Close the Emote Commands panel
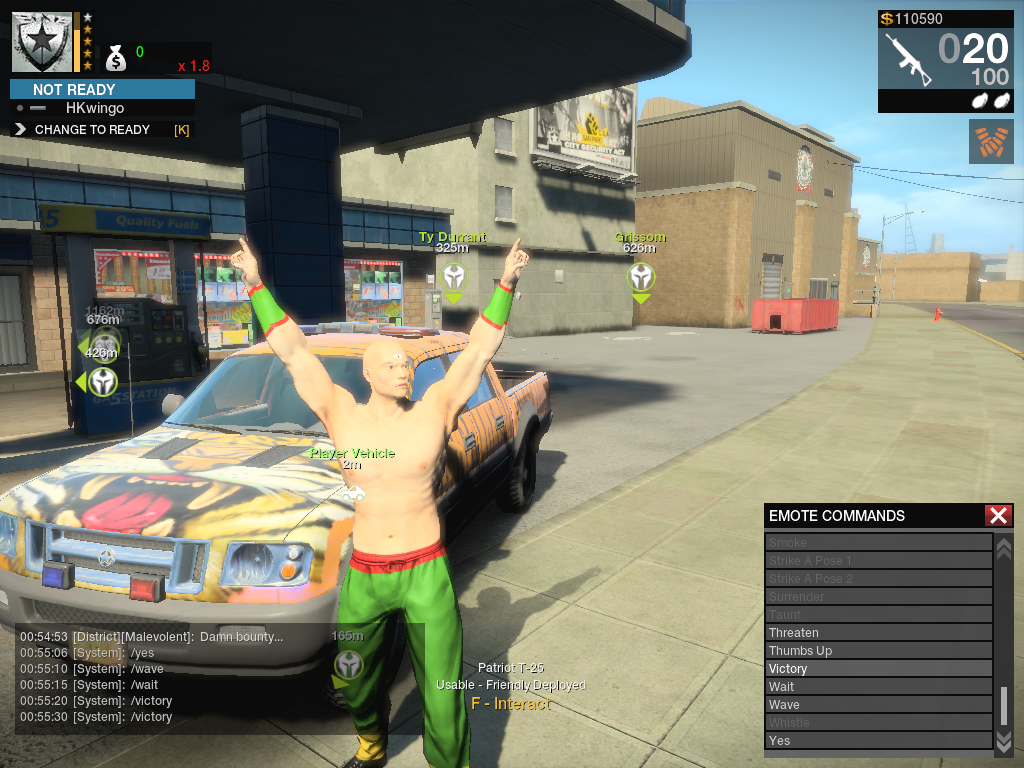The image size is (1024, 768). pos(998,516)
